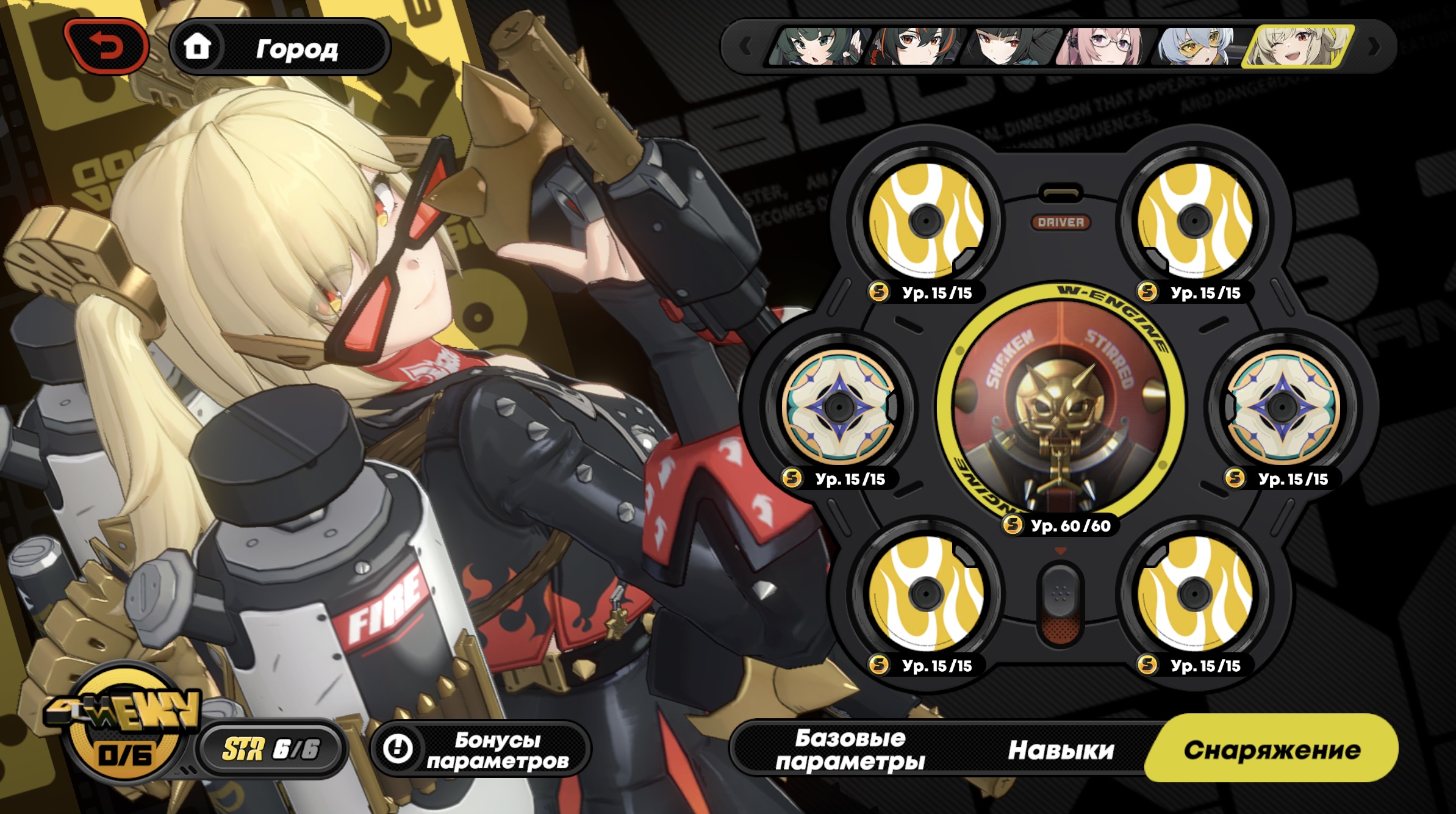Open the Навыки tab
Screen dimensions: 1456x814
(1061, 749)
